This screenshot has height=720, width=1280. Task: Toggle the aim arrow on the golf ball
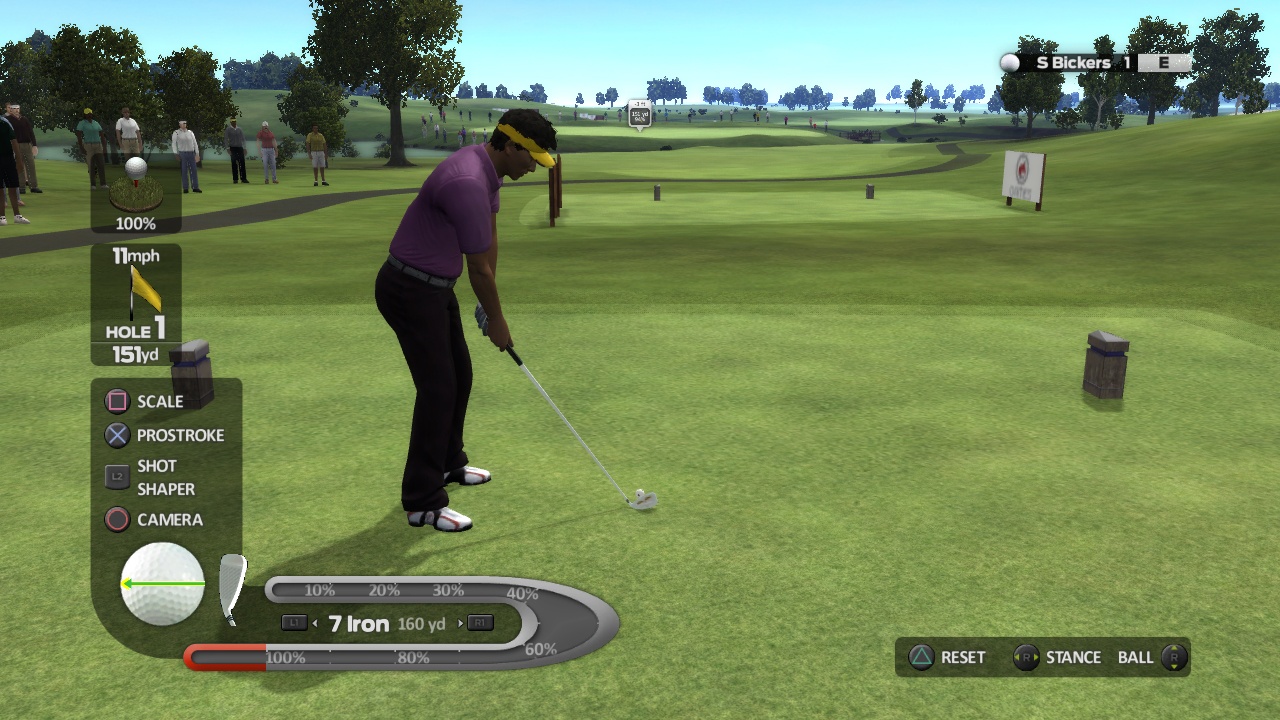click(x=160, y=583)
